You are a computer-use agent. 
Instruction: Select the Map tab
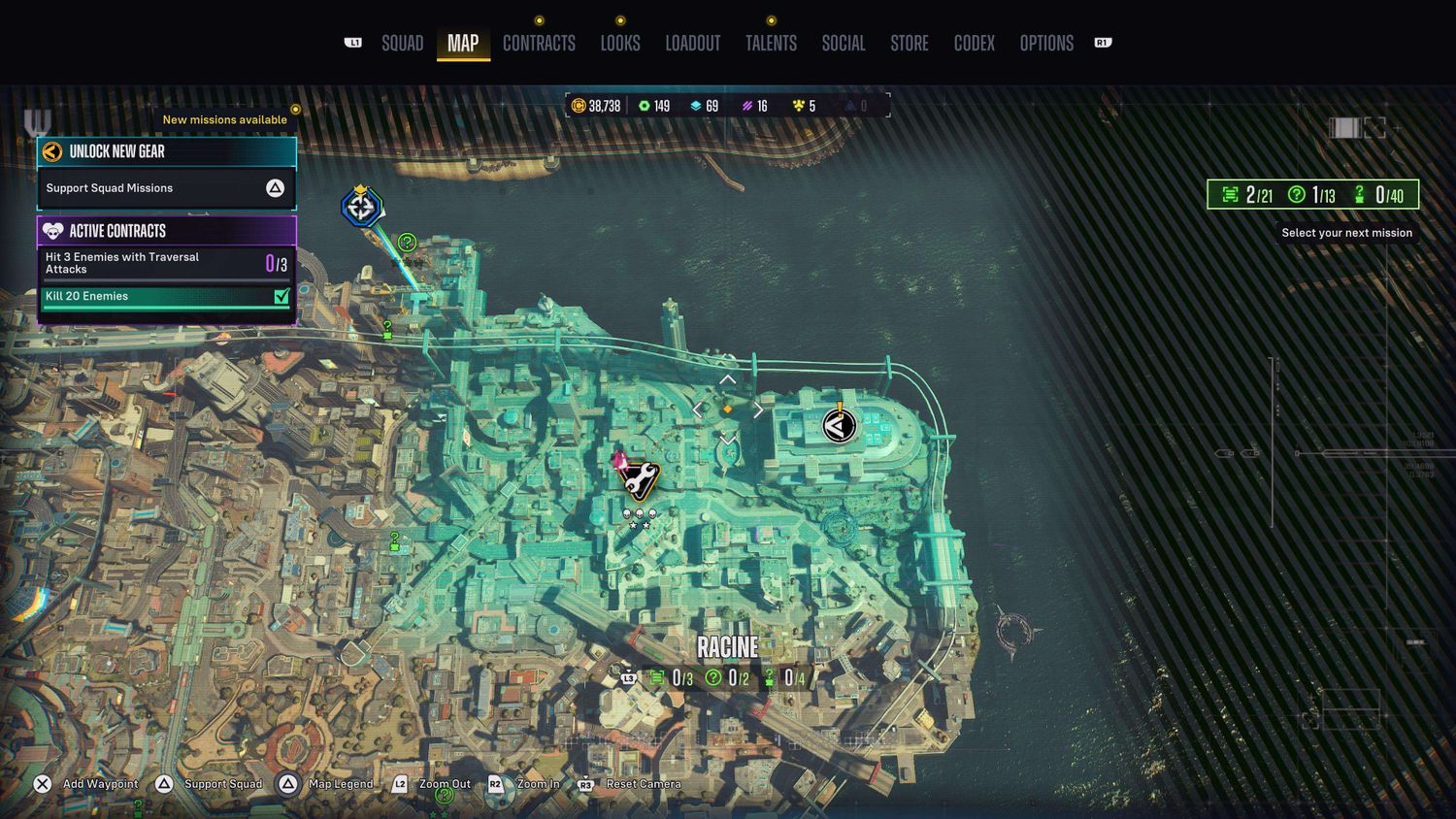point(463,43)
